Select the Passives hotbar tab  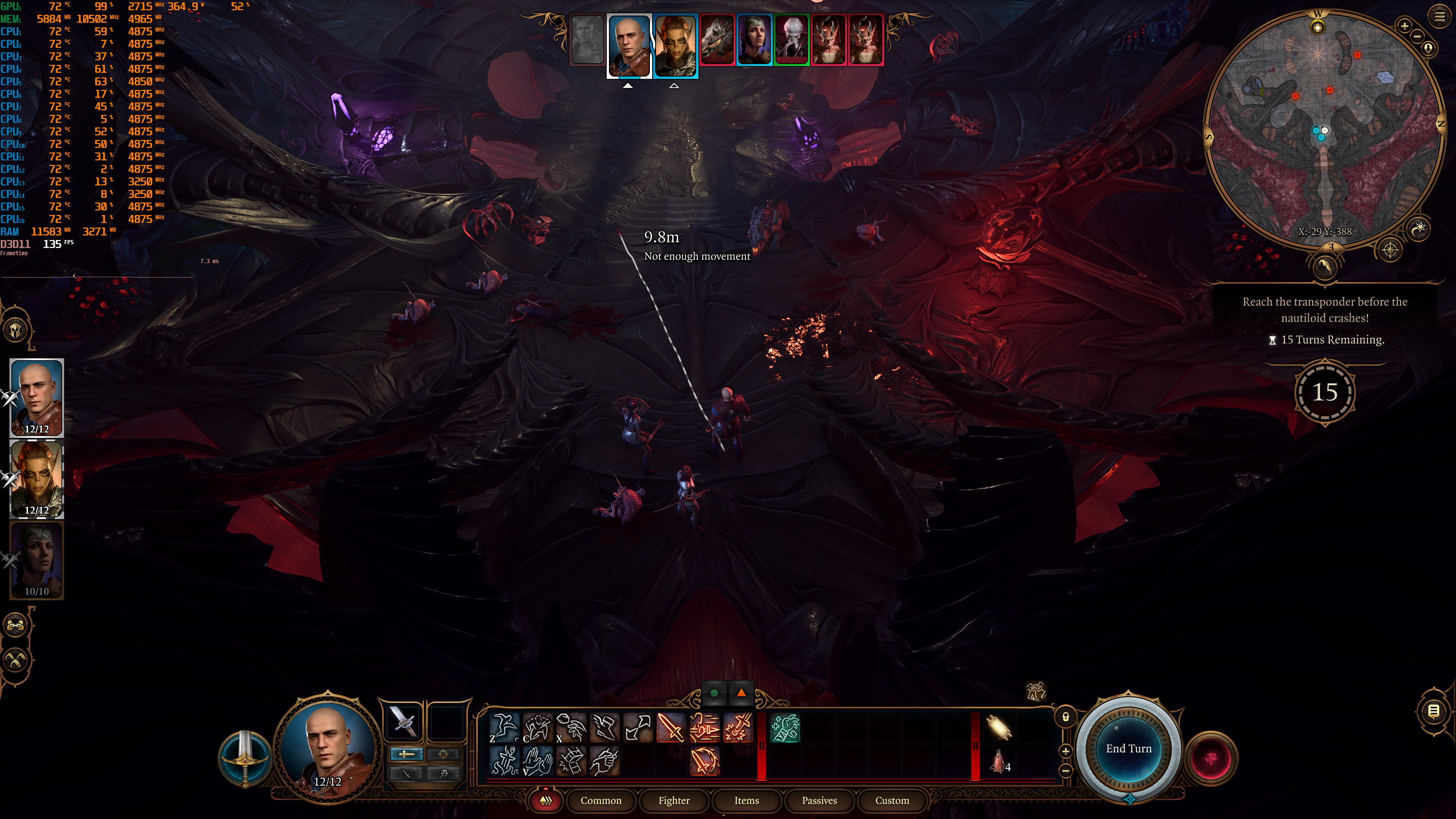click(819, 800)
